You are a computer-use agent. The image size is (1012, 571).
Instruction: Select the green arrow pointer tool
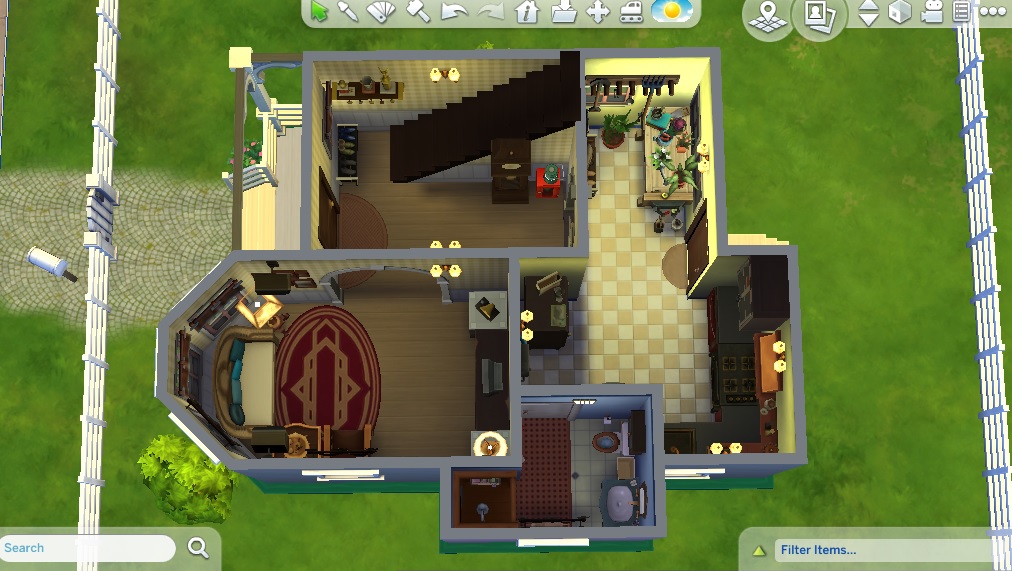(320, 11)
